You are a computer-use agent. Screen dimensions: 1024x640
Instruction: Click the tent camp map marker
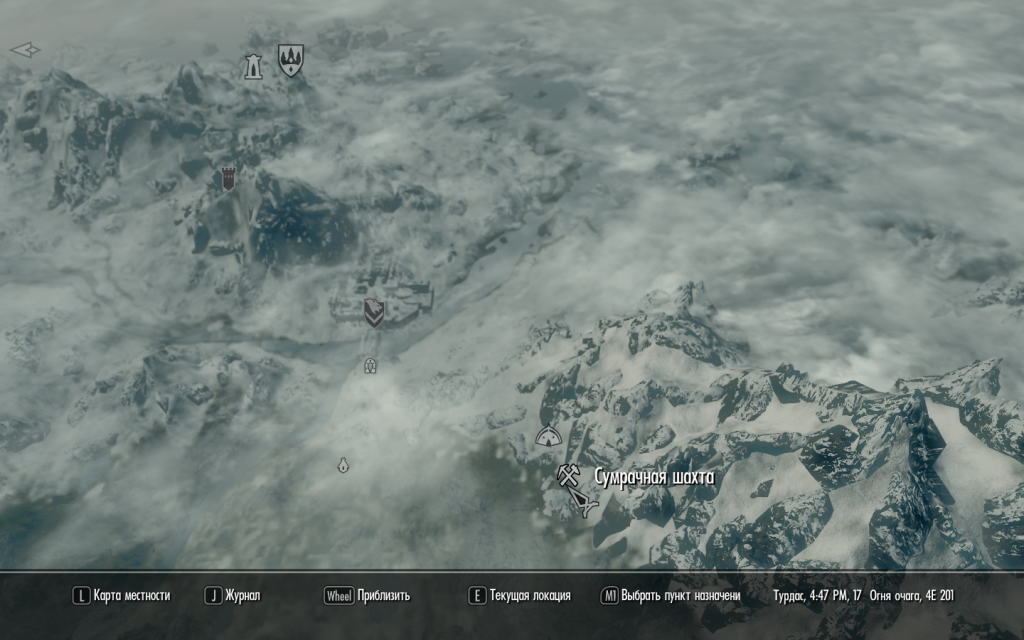pyautogui.click(x=547, y=435)
